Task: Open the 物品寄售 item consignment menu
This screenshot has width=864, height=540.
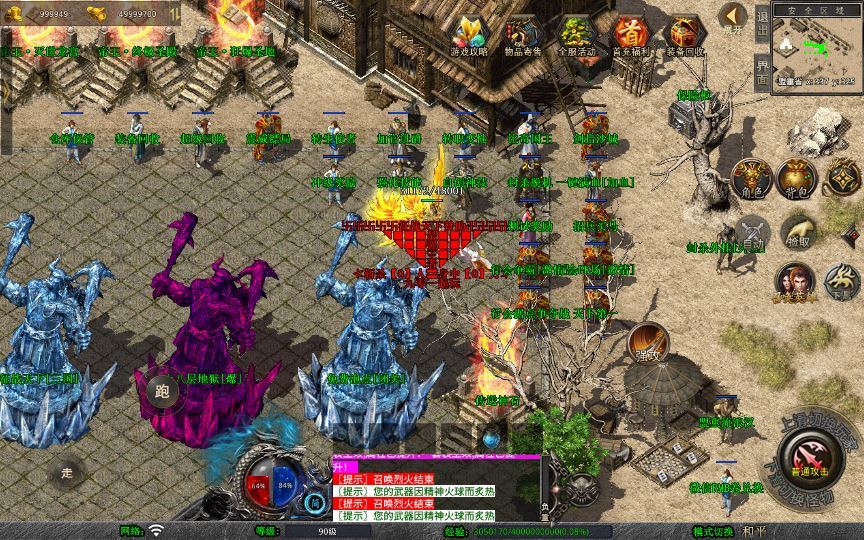Action: [x=524, y=35]
